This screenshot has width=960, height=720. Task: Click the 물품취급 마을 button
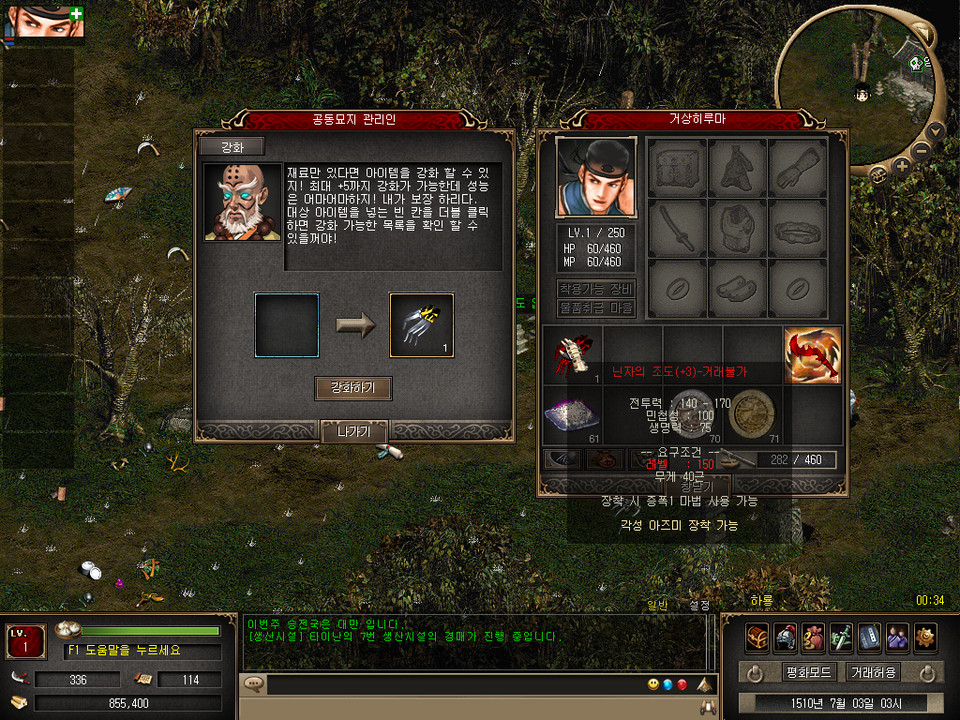596,308
